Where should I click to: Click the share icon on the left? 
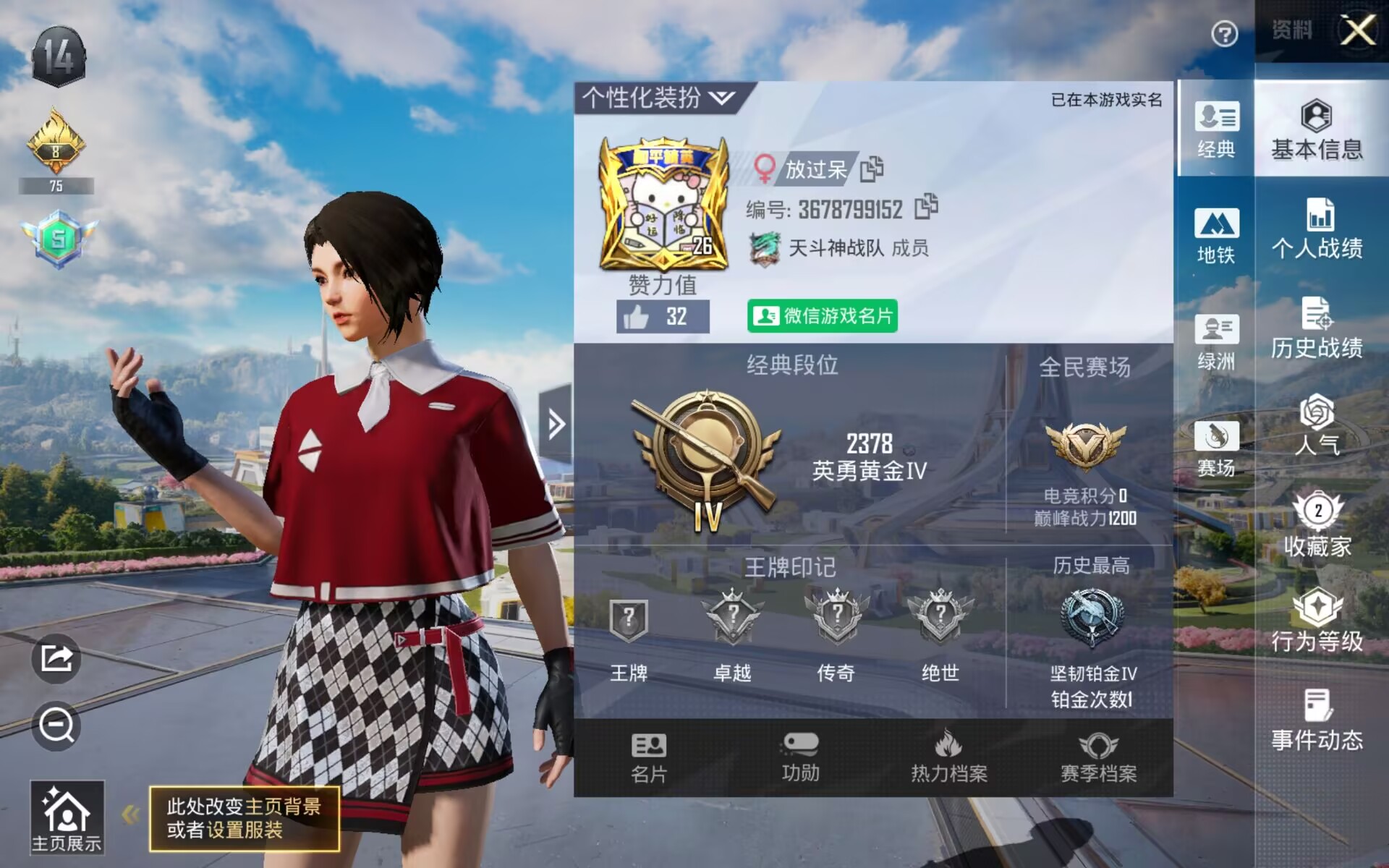click(56, 657)
